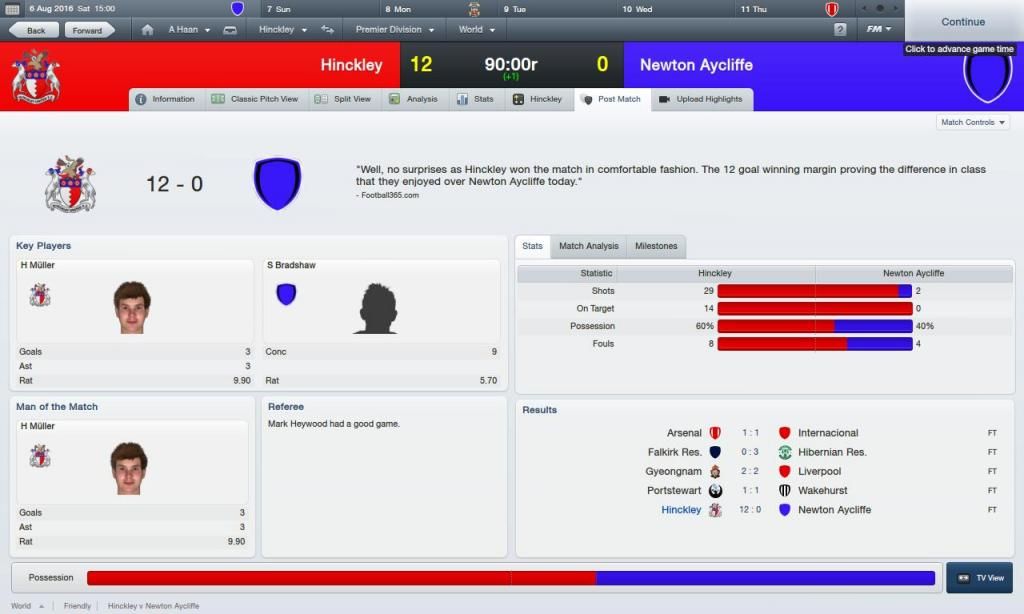Switch to Split View tab
The height and width of the screenshot is (614, 1024).
[343, 99]
